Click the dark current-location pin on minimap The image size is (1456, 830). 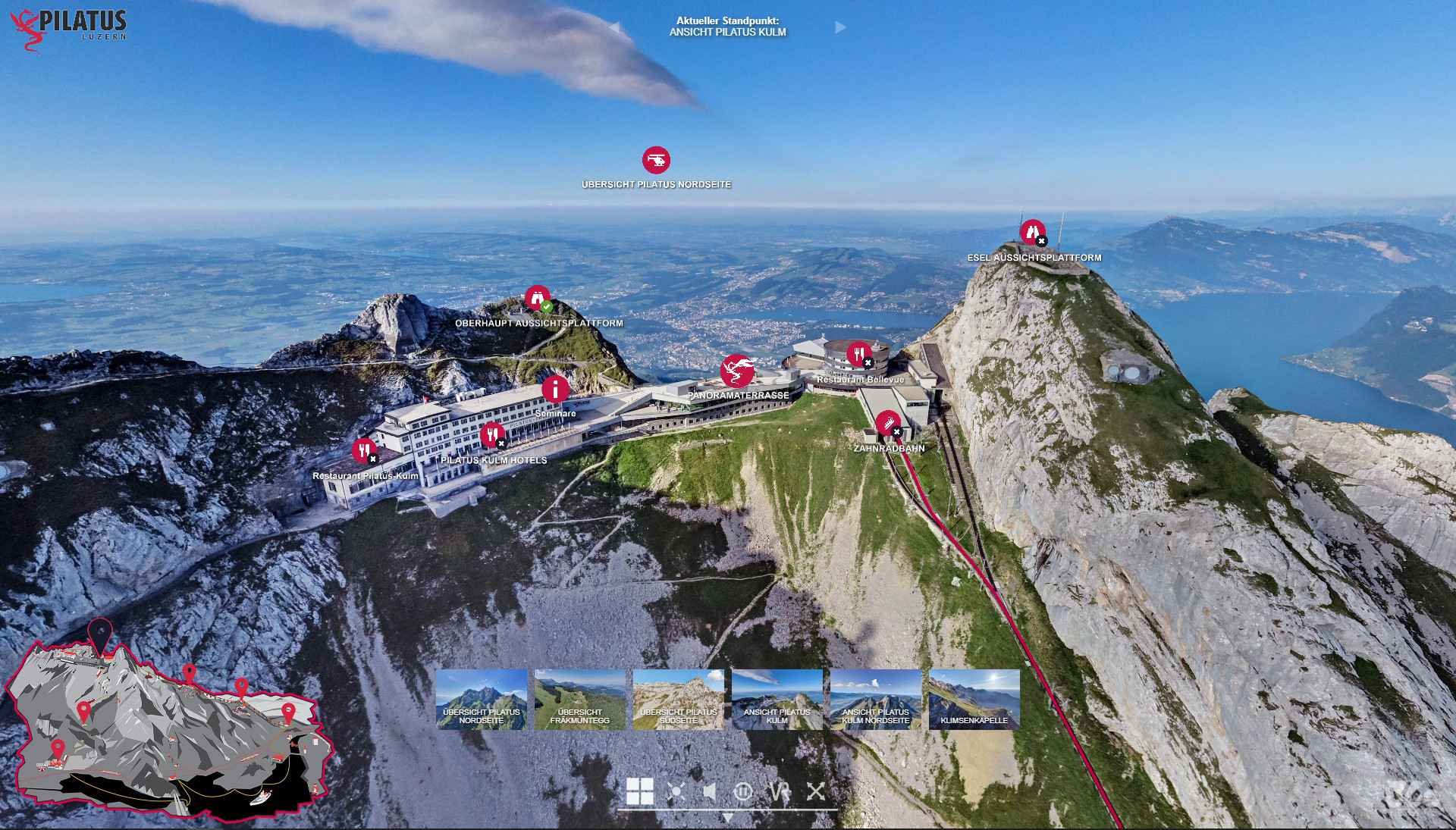pos(100,632)
